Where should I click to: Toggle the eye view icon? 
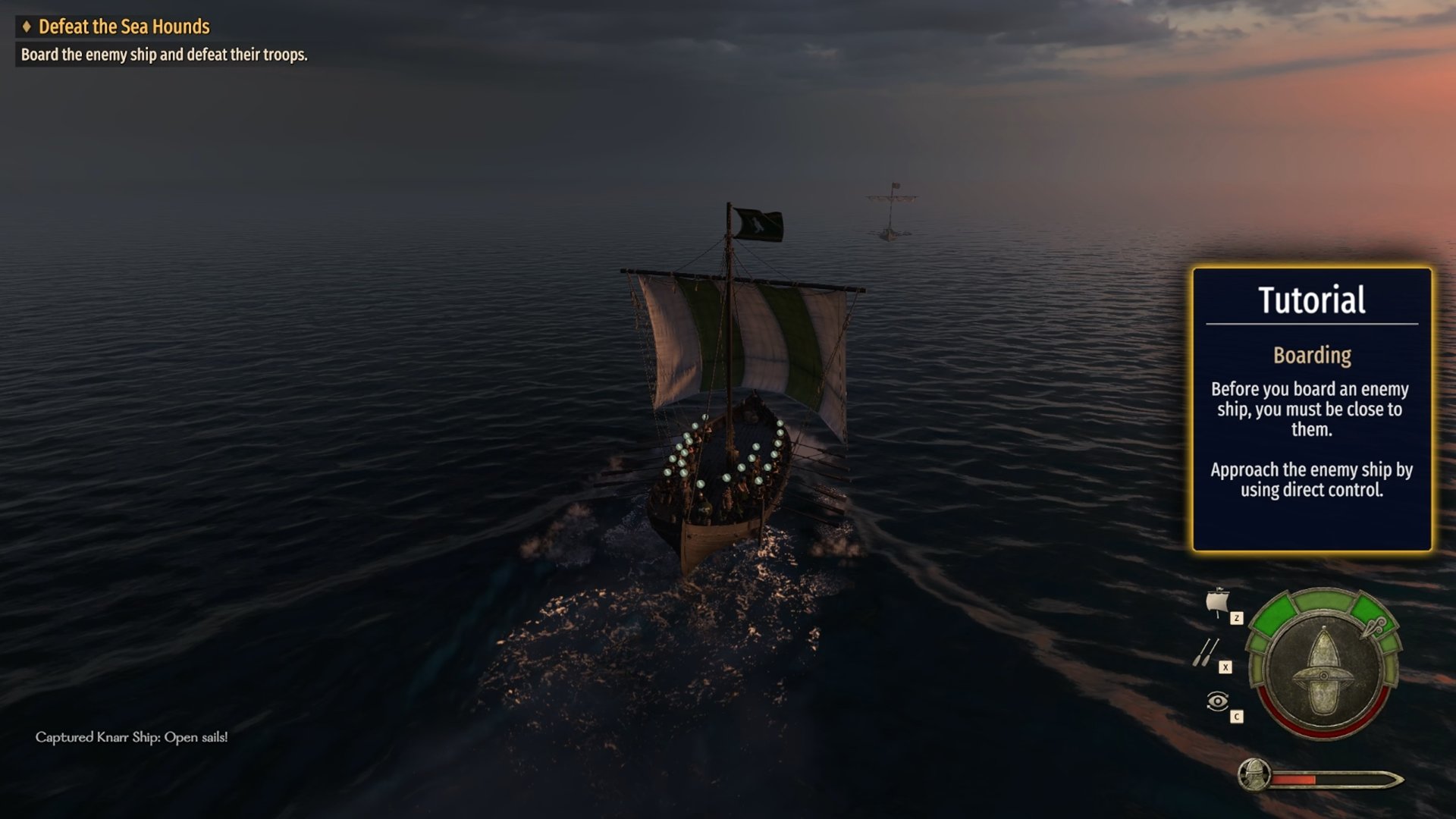click(x=1217, y=701)
